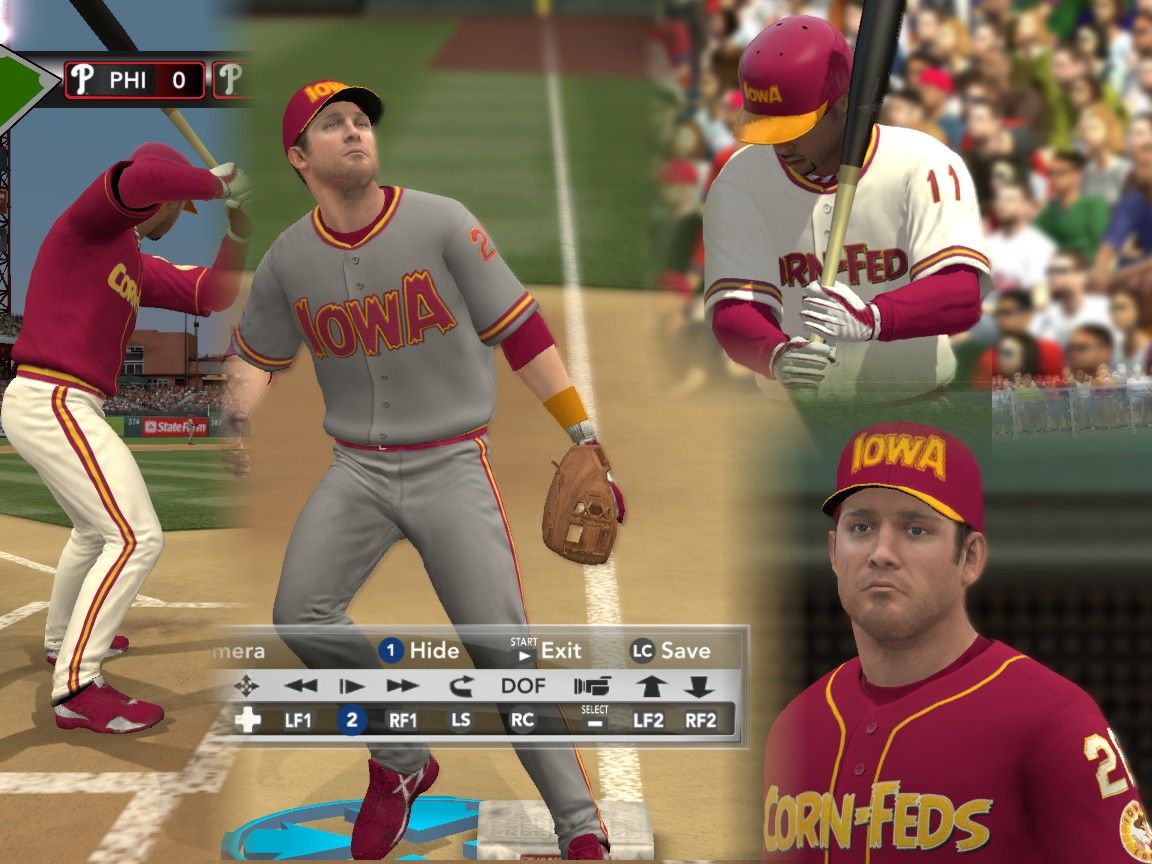Play the replay using the play icon
The width and height of the screenshot is (1152, 864).
pos(351,686)
